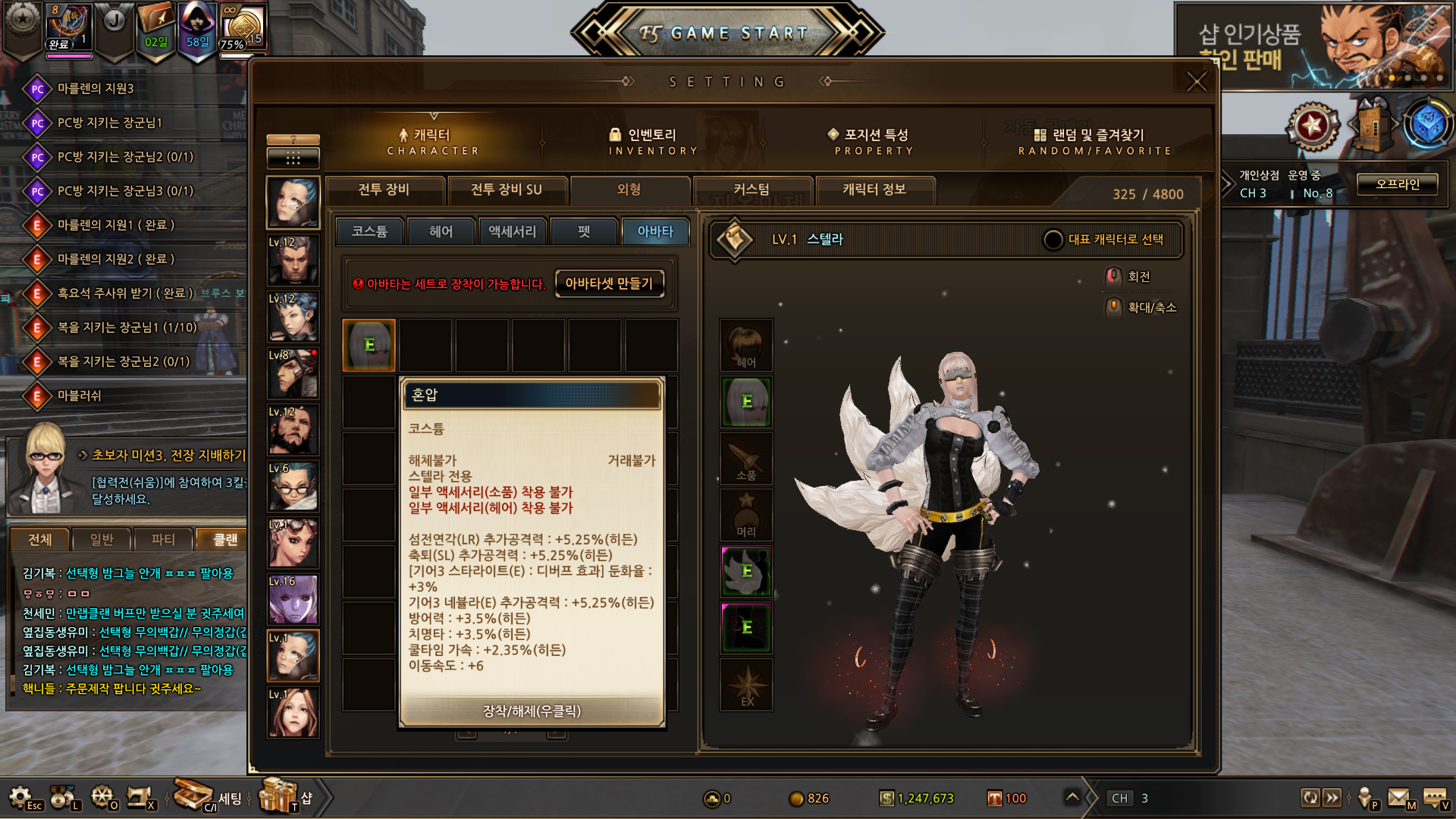
Task: Select the 헤어 category tab
Action: click(x=441, y=231)
